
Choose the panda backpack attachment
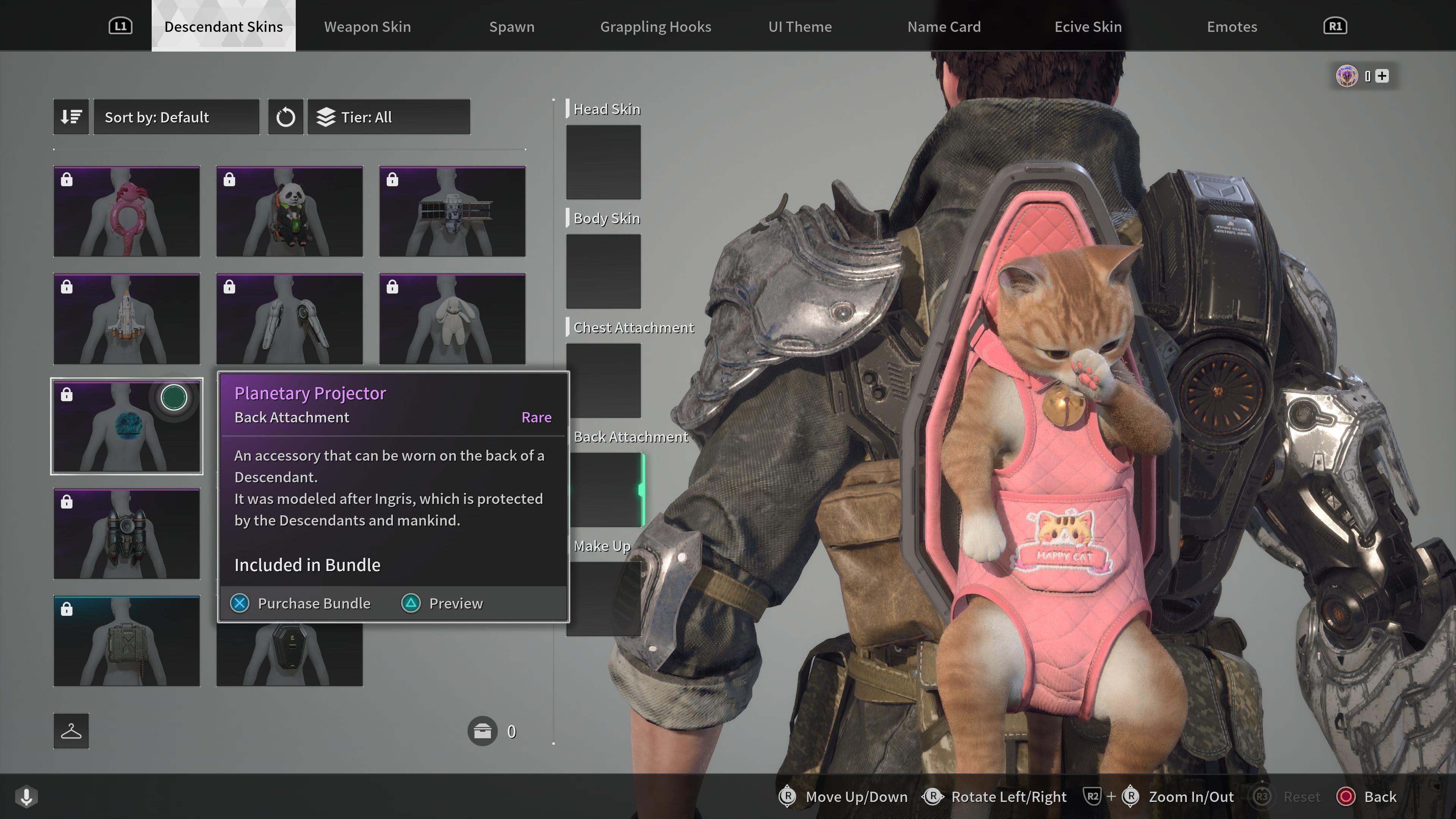(289, 212)
